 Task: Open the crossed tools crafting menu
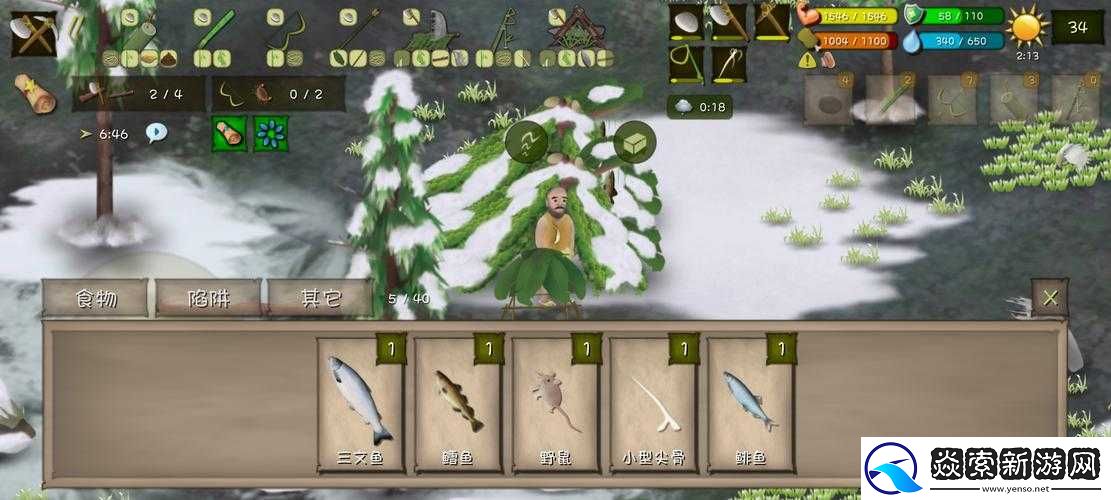pyautogui.click(x=35, y=34)
